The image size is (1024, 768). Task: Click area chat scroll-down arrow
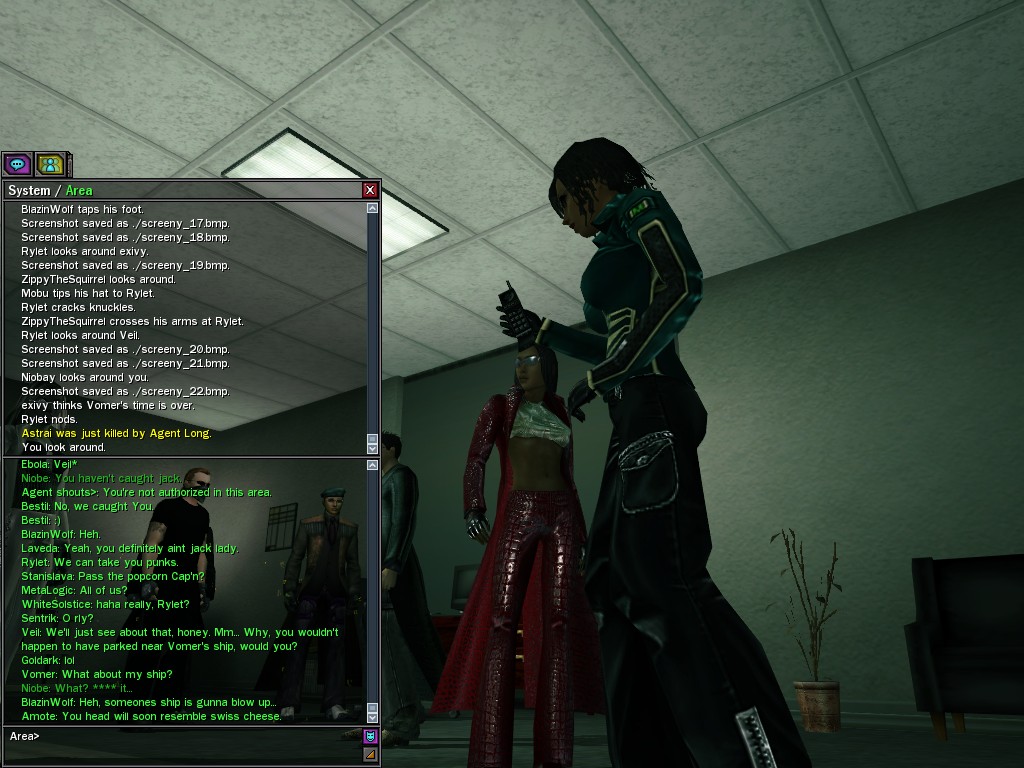click(373, 716)
